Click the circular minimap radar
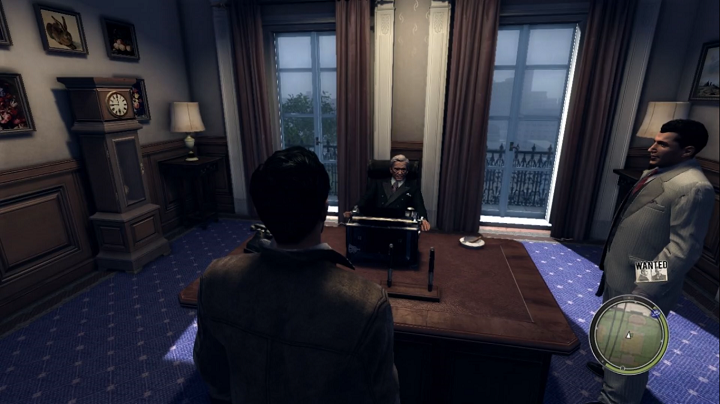The height and width of the screenshot is (404, 720). (x=628, y=334)
